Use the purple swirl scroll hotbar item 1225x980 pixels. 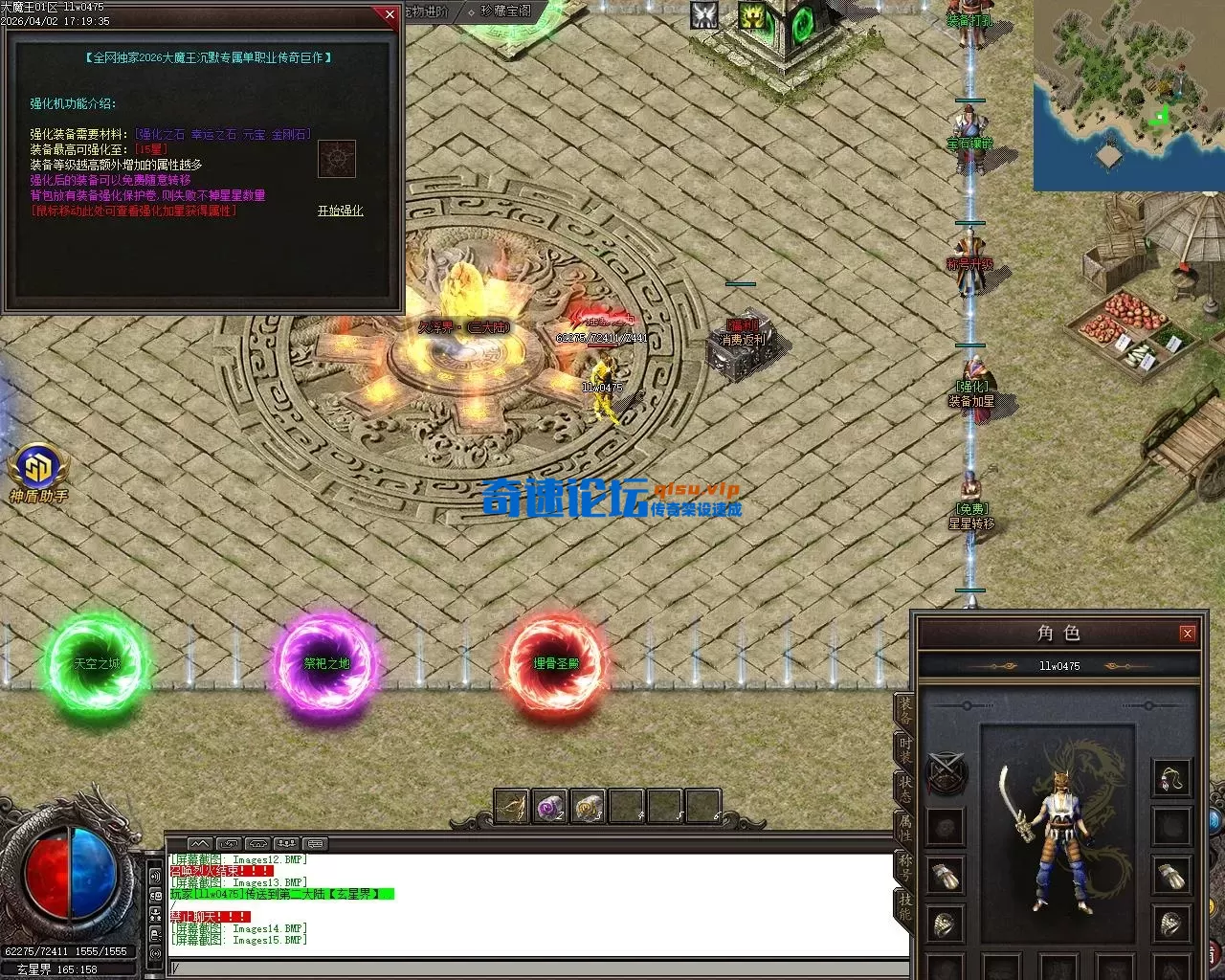tap(550, 807)
